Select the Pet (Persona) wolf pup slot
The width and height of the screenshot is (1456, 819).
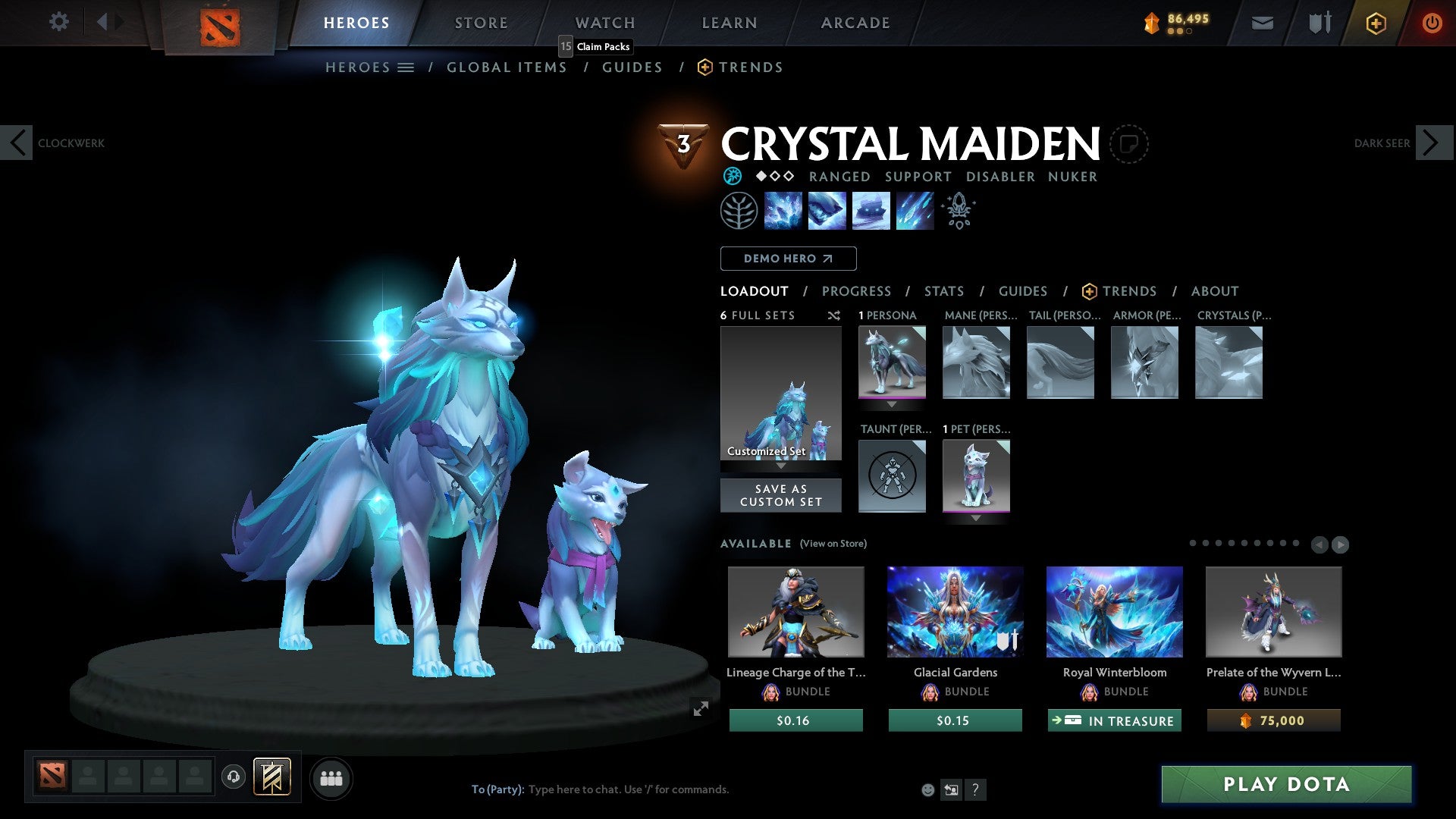click(x=976, y=476)
